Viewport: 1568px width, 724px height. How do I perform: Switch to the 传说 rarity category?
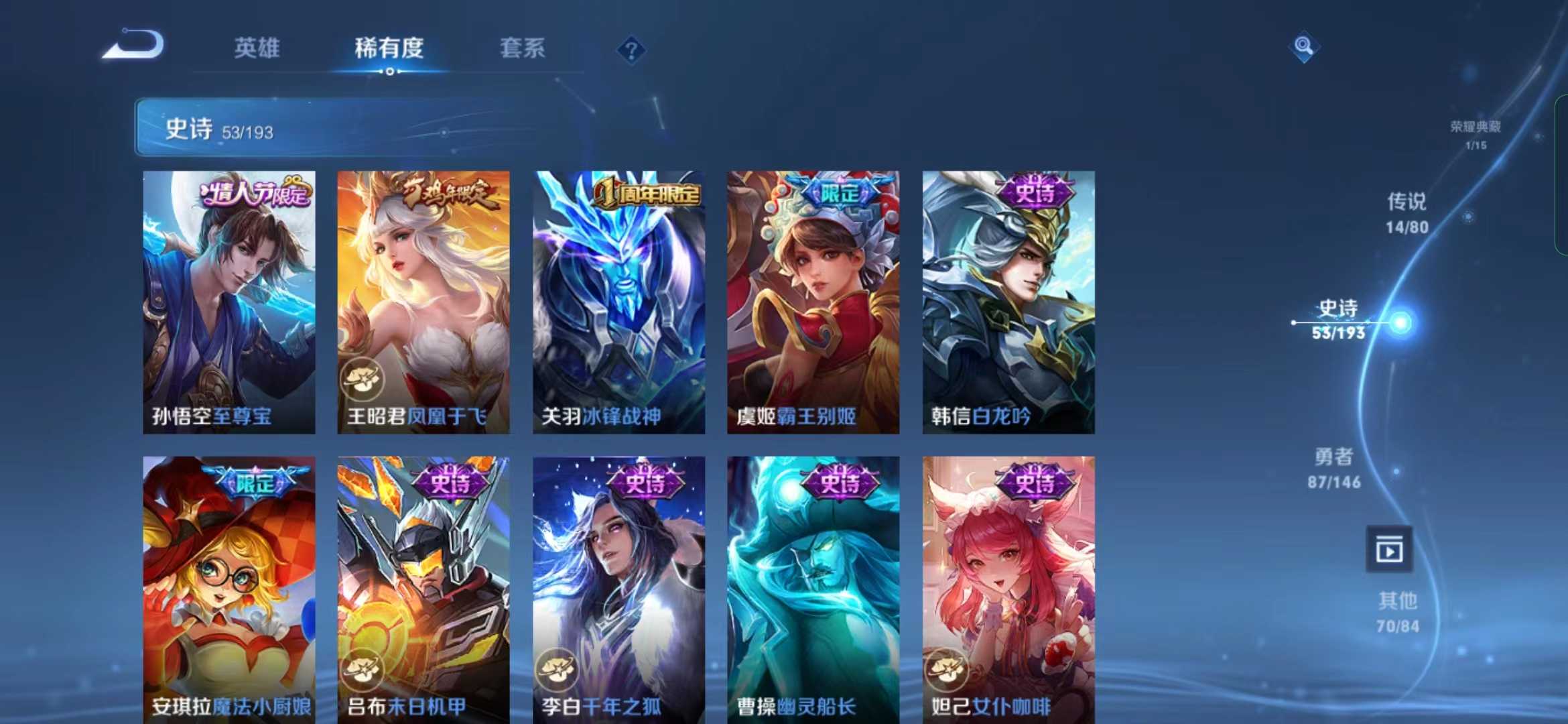(x=1408, y=213)
